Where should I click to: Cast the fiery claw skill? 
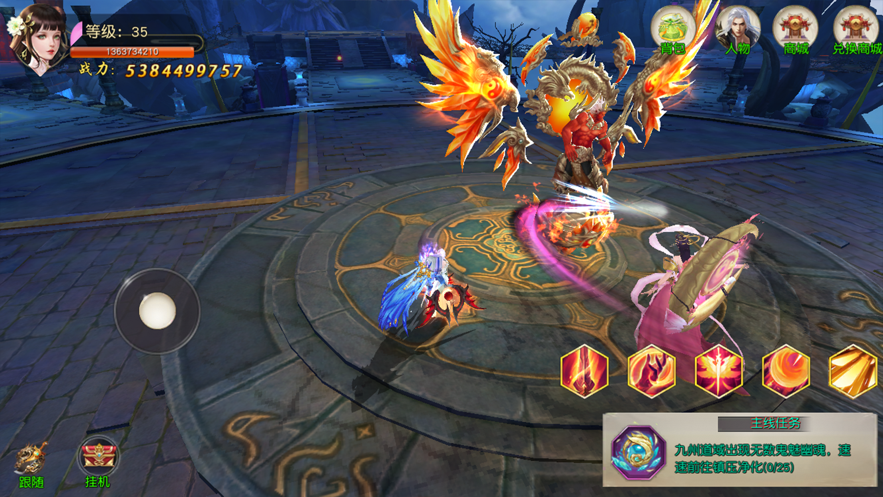pyautogui.click(x=651, y=371)
